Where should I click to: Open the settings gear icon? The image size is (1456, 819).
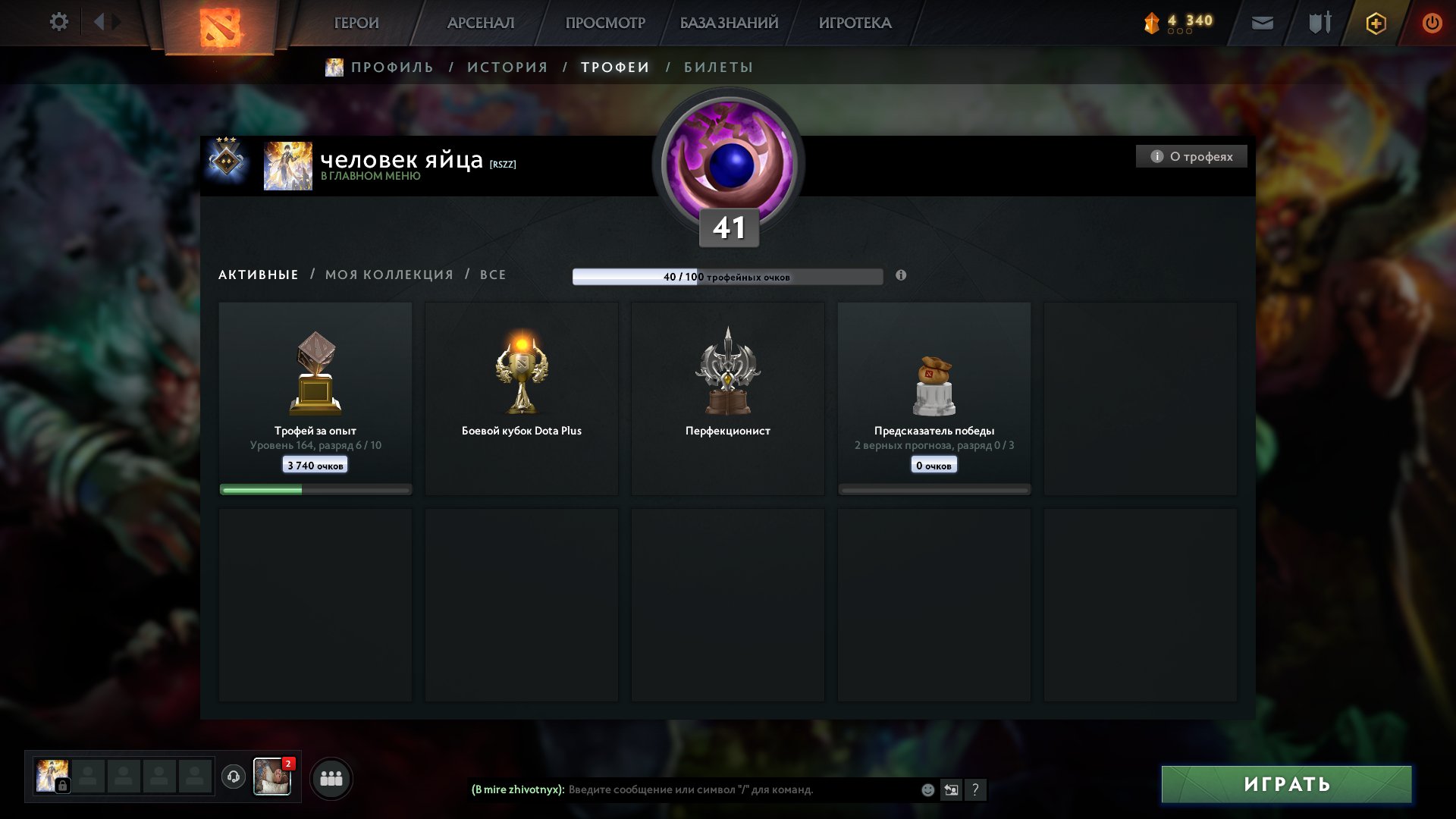click(x=58, y=22)
